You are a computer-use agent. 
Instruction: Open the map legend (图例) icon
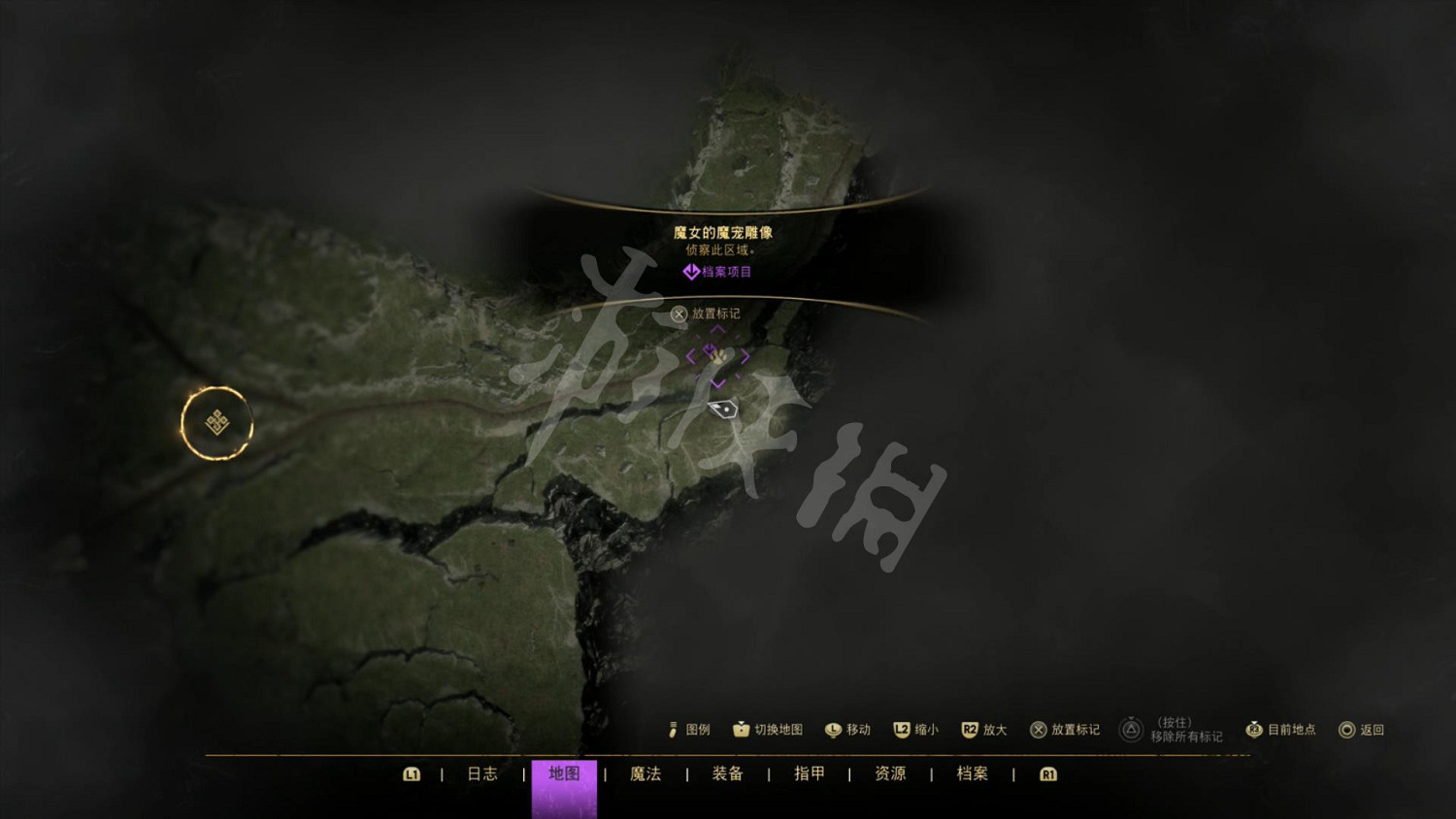pyautogui.click(x=674, y=730)
